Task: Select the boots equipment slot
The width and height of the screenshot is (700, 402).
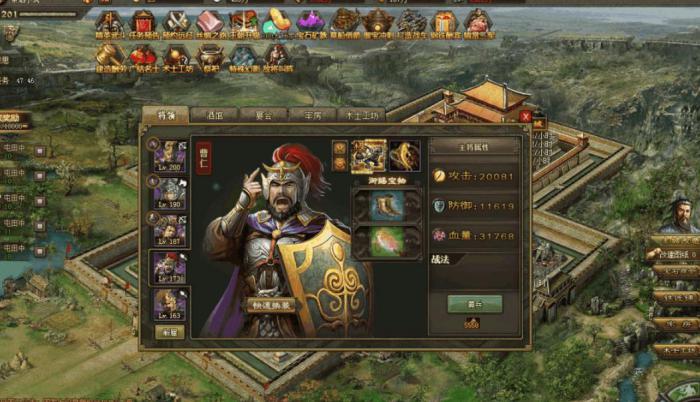Action: (x=386, y=205)
